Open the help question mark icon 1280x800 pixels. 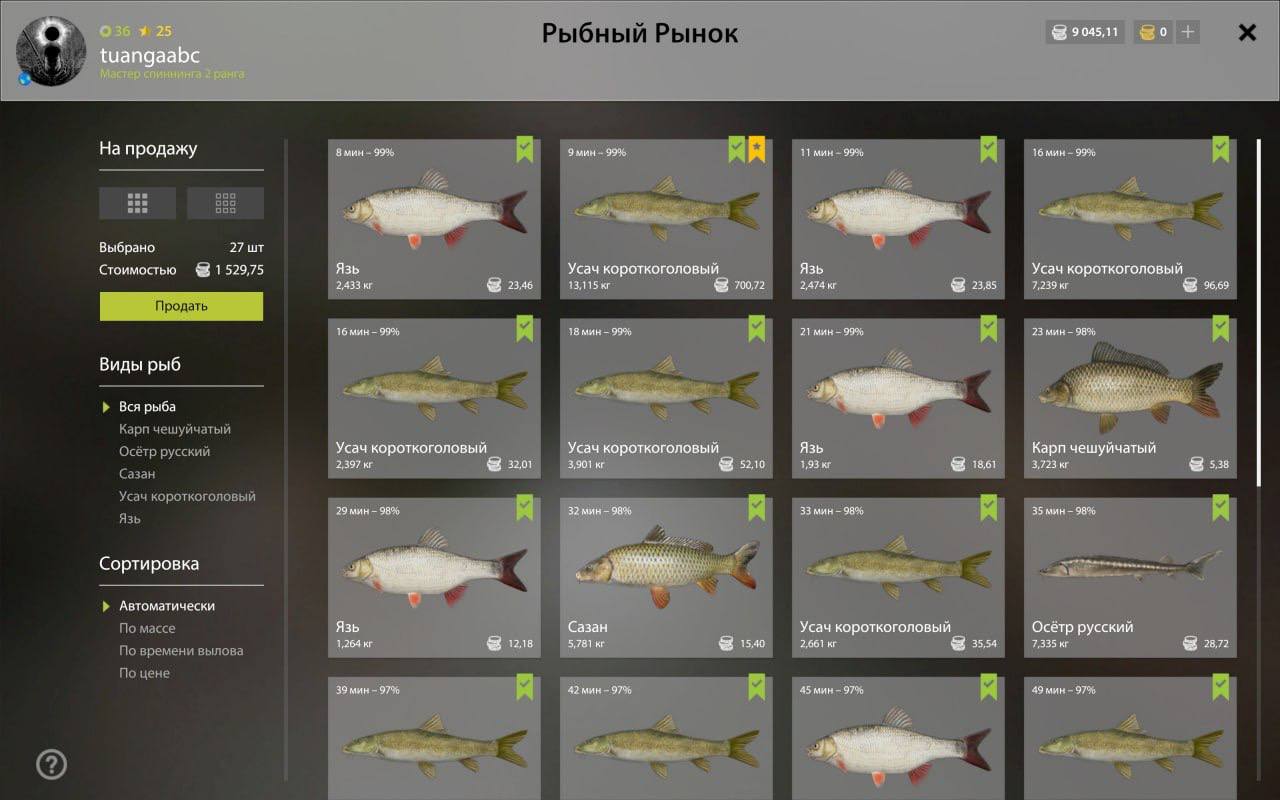coord(51,765)
